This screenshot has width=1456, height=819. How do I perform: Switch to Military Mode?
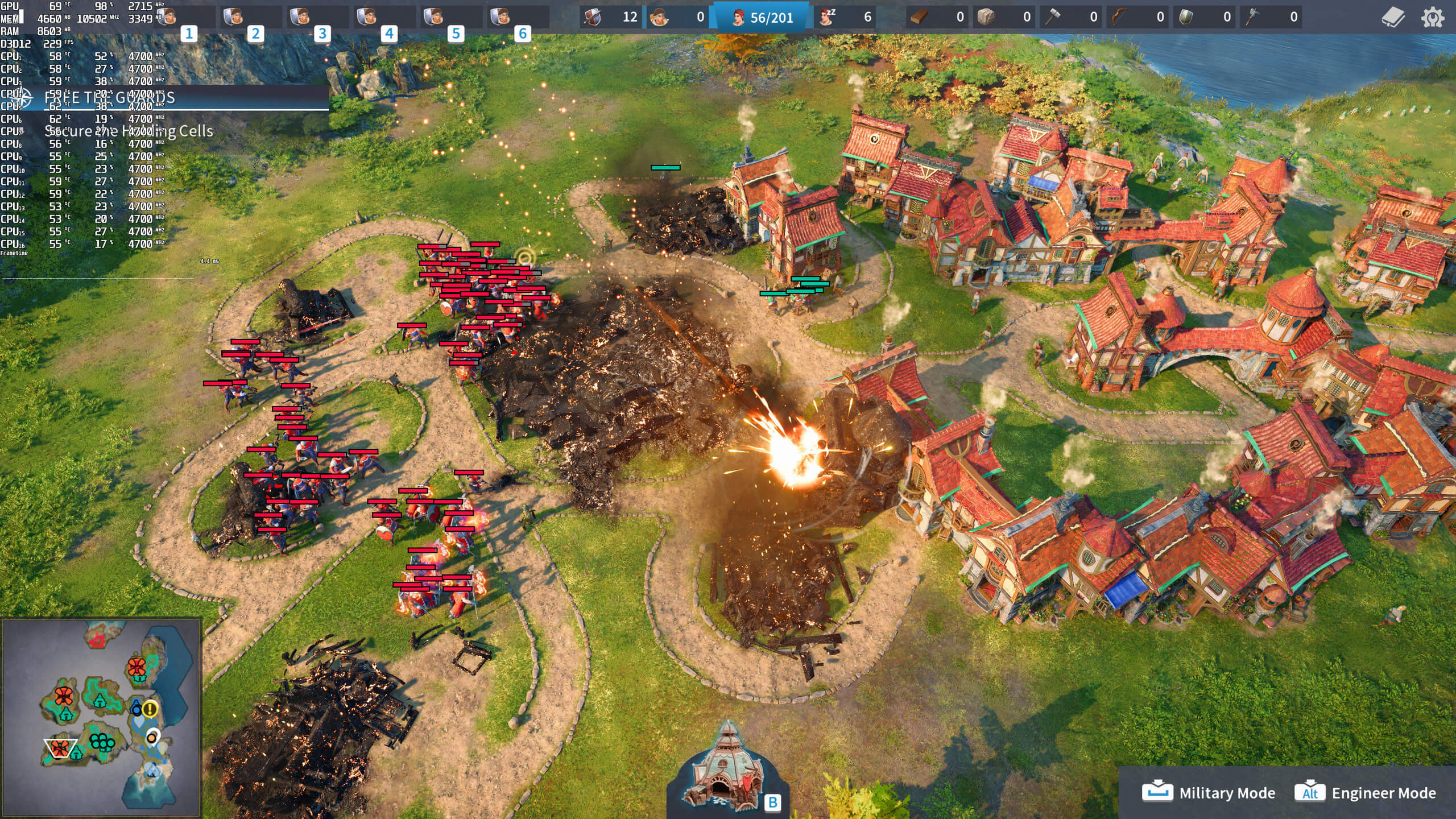[x=1209, y=793]
